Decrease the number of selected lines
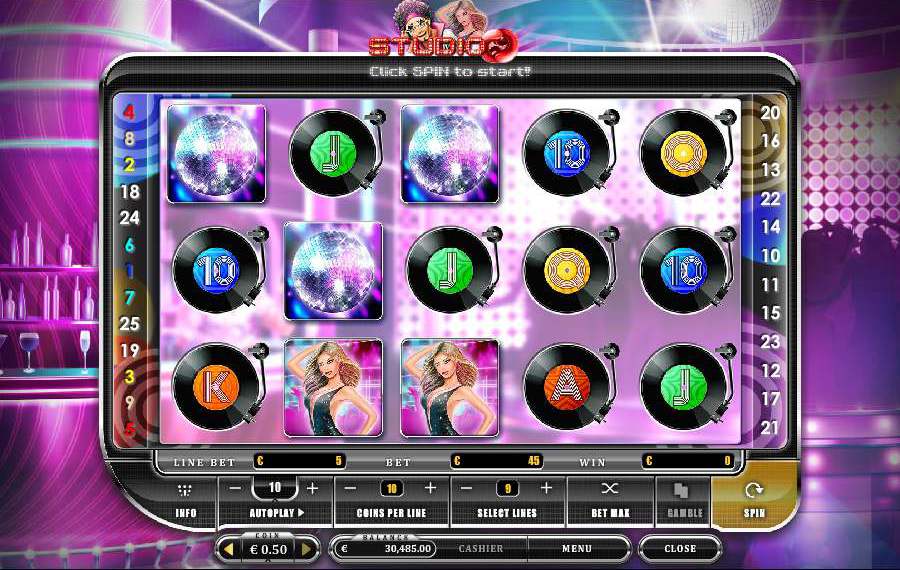Screen dimensions: 900x570 (x=467, y=488)
